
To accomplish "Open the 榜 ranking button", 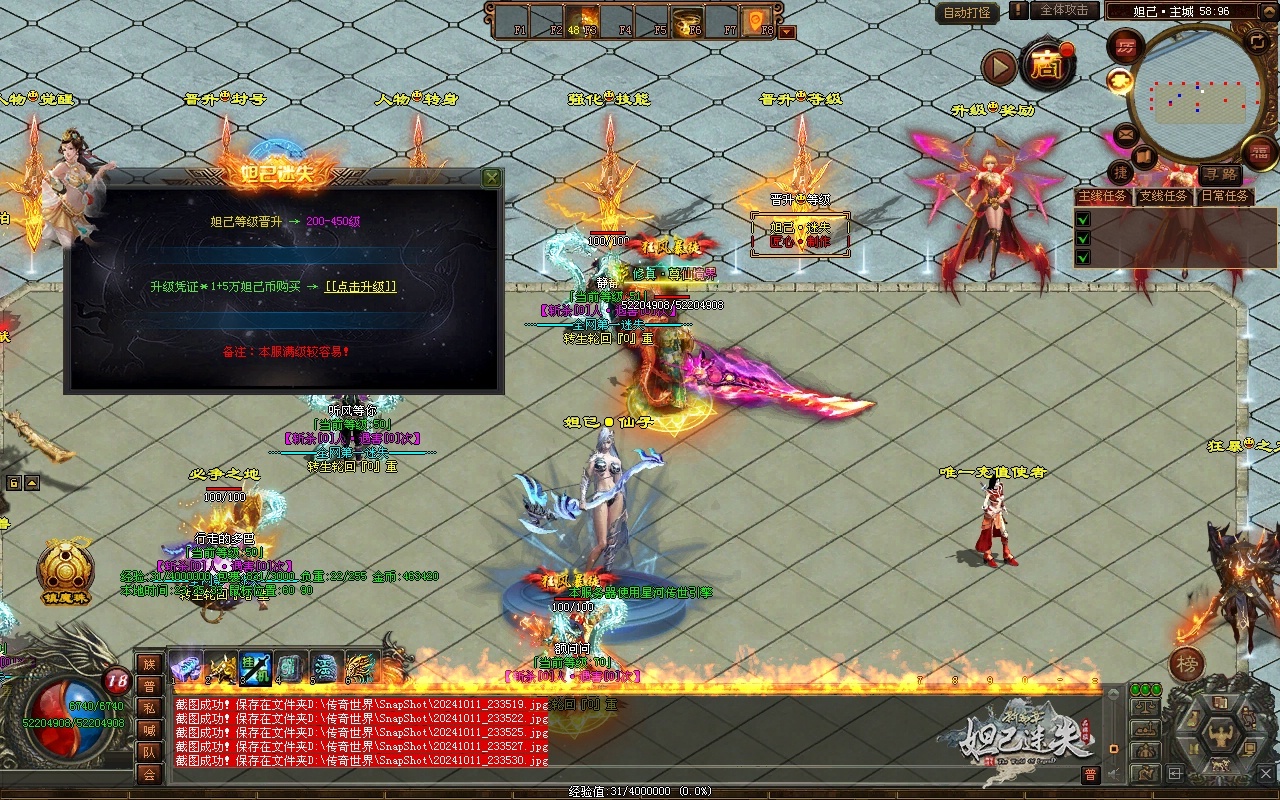I will coord(1187,664).
